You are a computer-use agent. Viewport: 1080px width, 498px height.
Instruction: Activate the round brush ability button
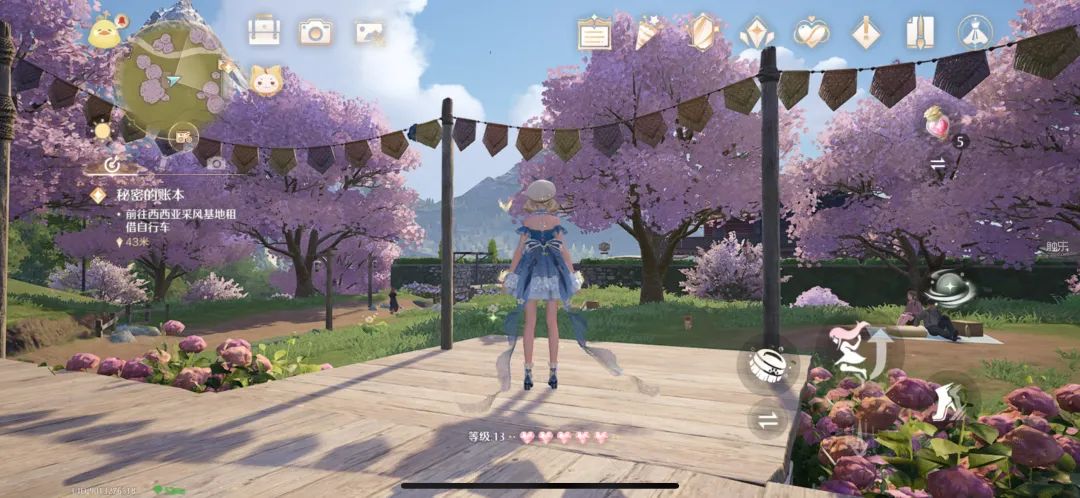tap(768, 362)
